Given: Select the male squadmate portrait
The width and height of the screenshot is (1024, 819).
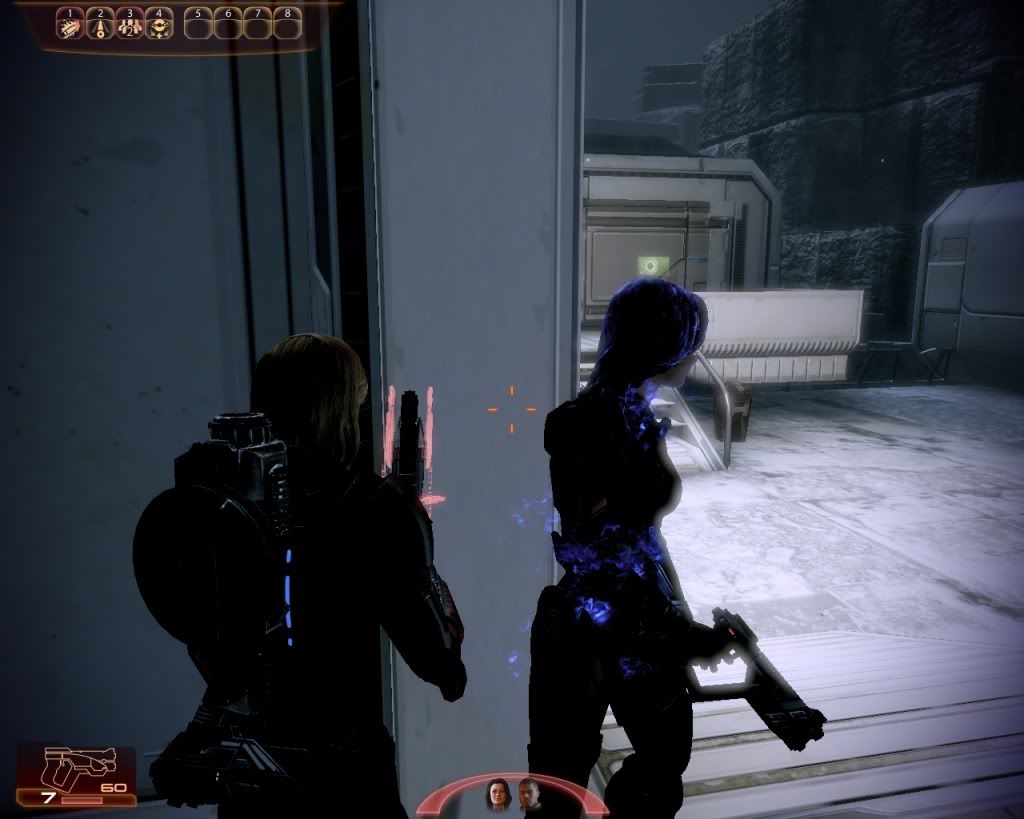Looking at the screenshot, I should (x=529, y=796).
